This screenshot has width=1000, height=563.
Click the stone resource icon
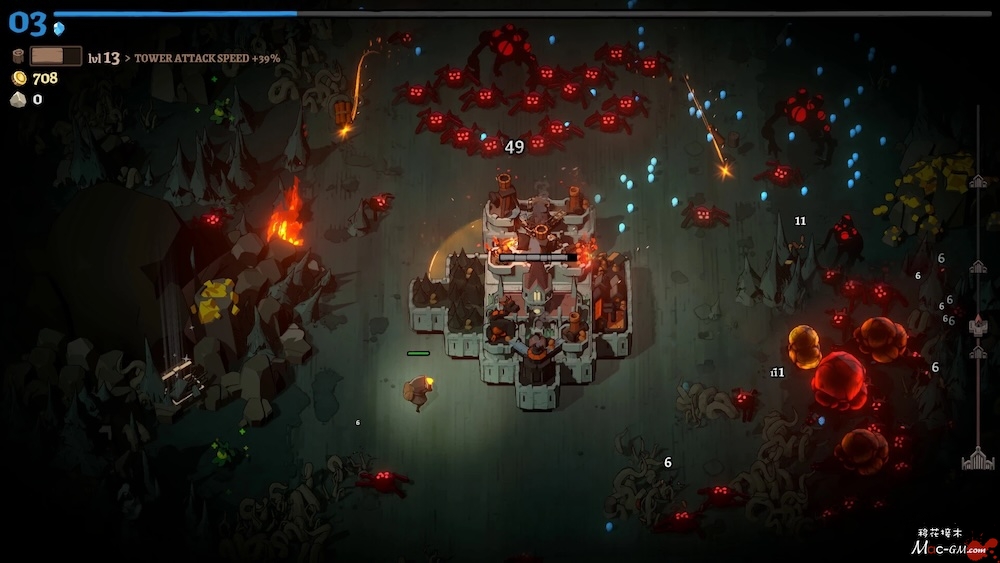click(x=18, y=99)
